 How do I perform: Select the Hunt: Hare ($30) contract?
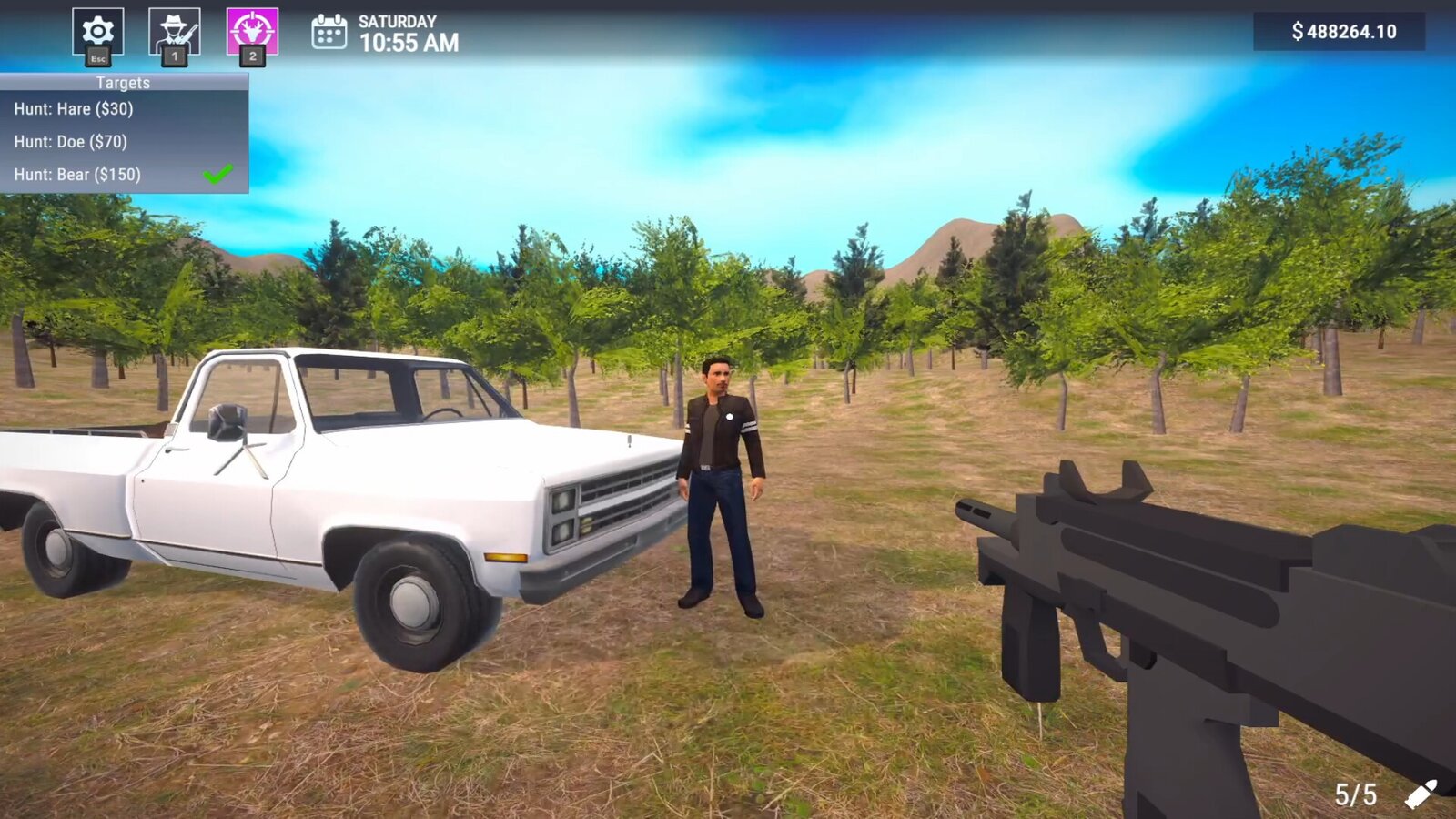(x=73, y=109)
